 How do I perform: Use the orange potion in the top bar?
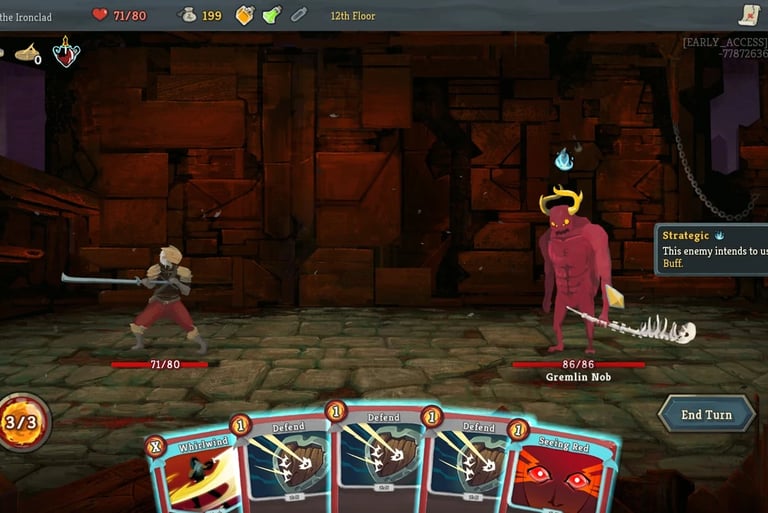[244, 15]
